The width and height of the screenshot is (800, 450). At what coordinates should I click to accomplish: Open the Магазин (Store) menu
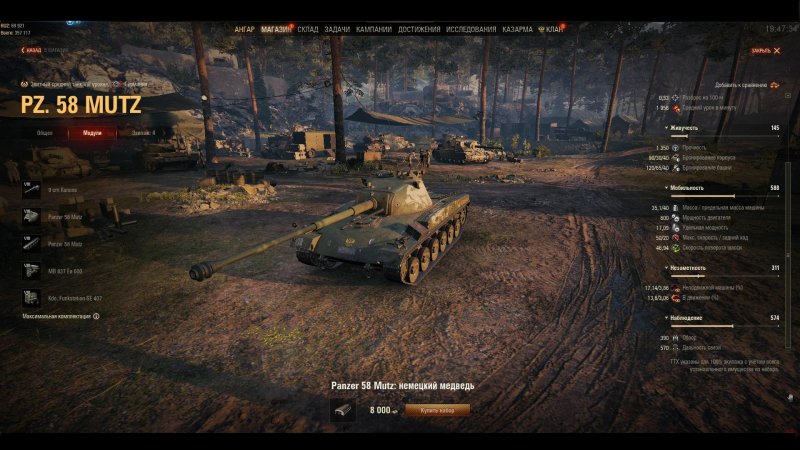click(275, 29)
